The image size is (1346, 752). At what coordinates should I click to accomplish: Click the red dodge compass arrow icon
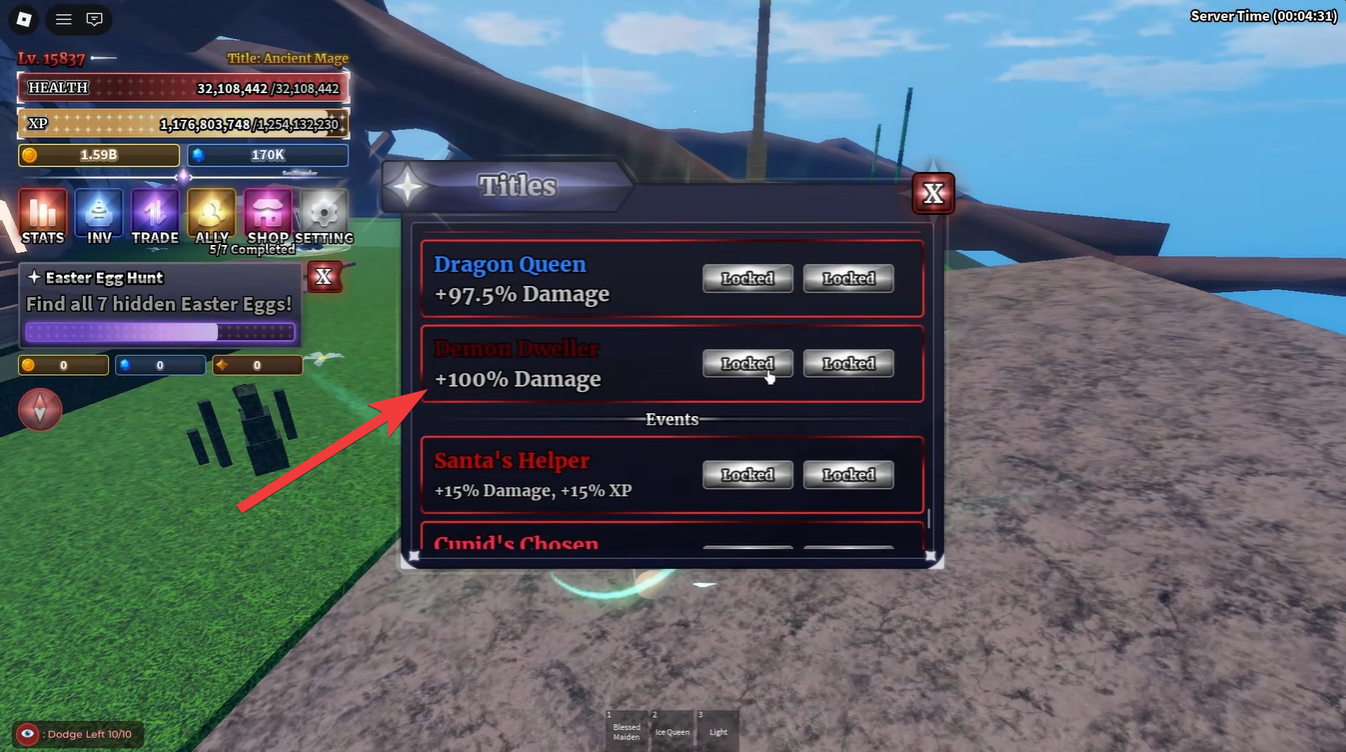coord(40,410)
